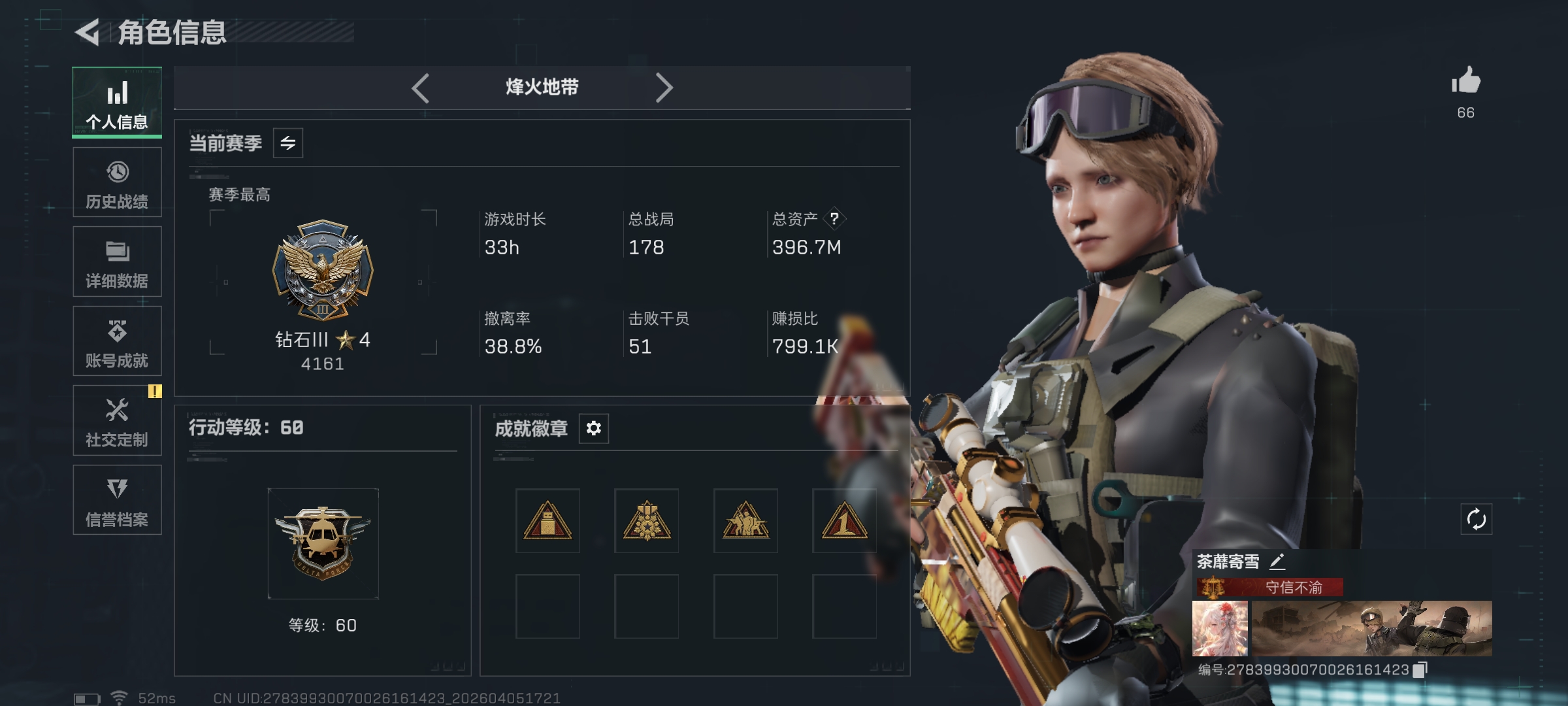
Task: Switch to the 信誉档案 tab
Action: [117, 500]
